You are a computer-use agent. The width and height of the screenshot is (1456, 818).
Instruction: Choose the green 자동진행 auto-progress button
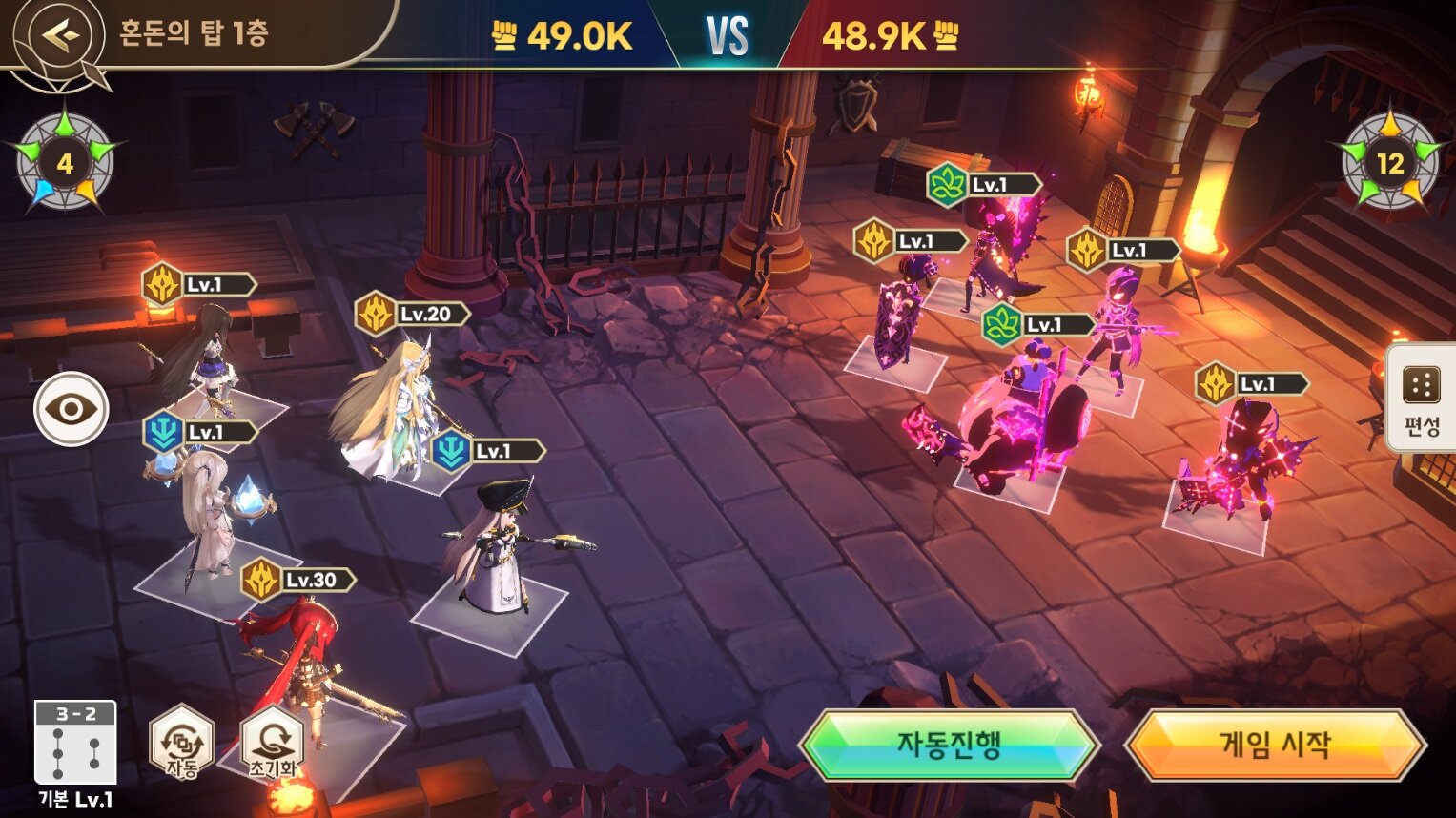pos(949,744)
